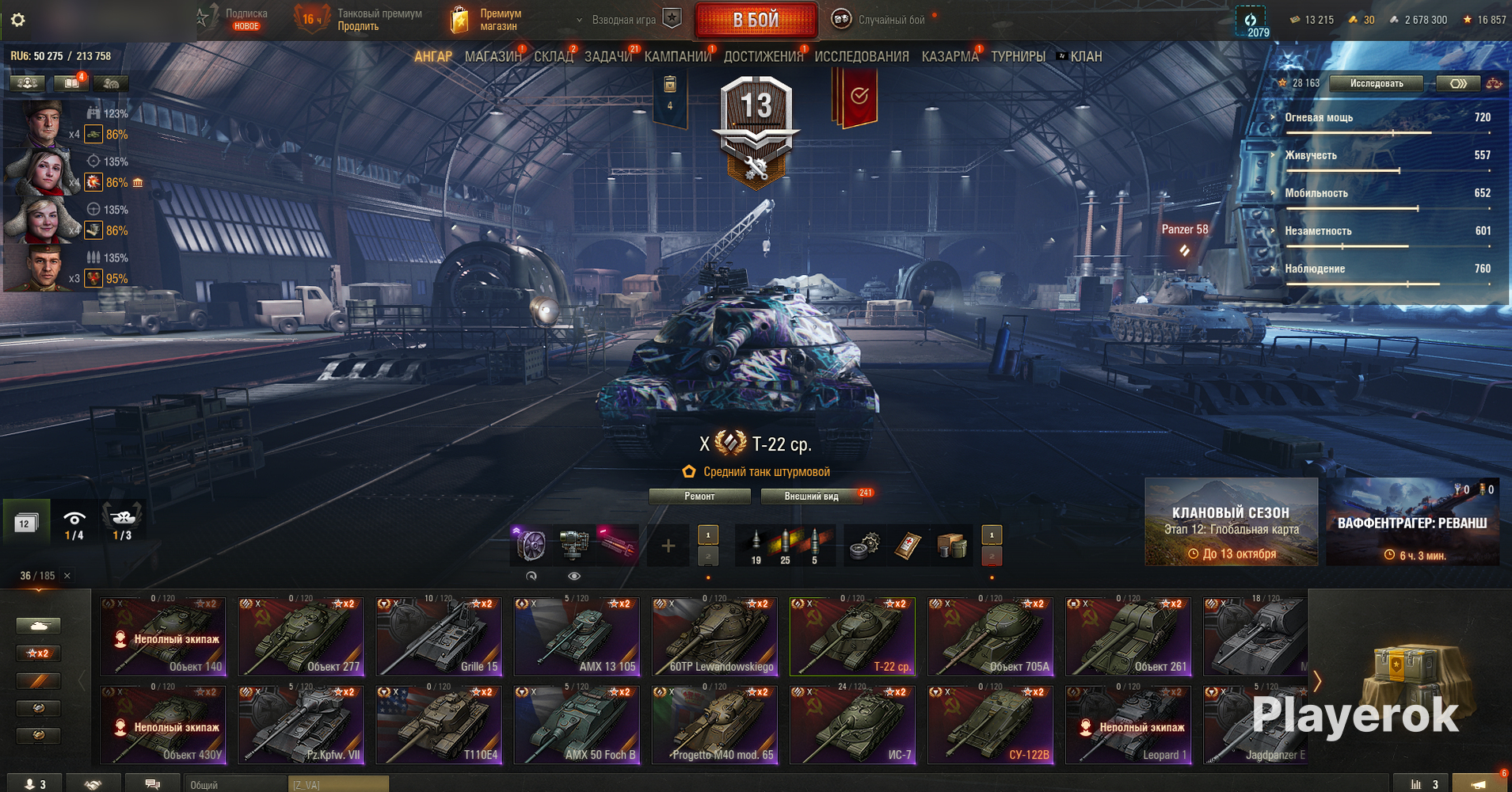This screenshot has height=792, width=1512.
Task: Open the Премиум магазин
Action: pos(486,20)
